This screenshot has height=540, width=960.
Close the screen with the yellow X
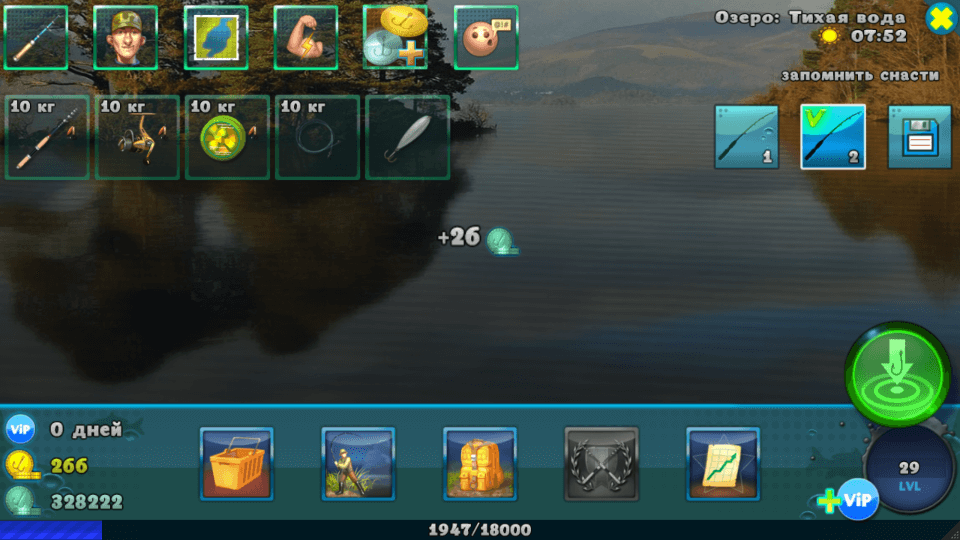(x=941, y=17)
